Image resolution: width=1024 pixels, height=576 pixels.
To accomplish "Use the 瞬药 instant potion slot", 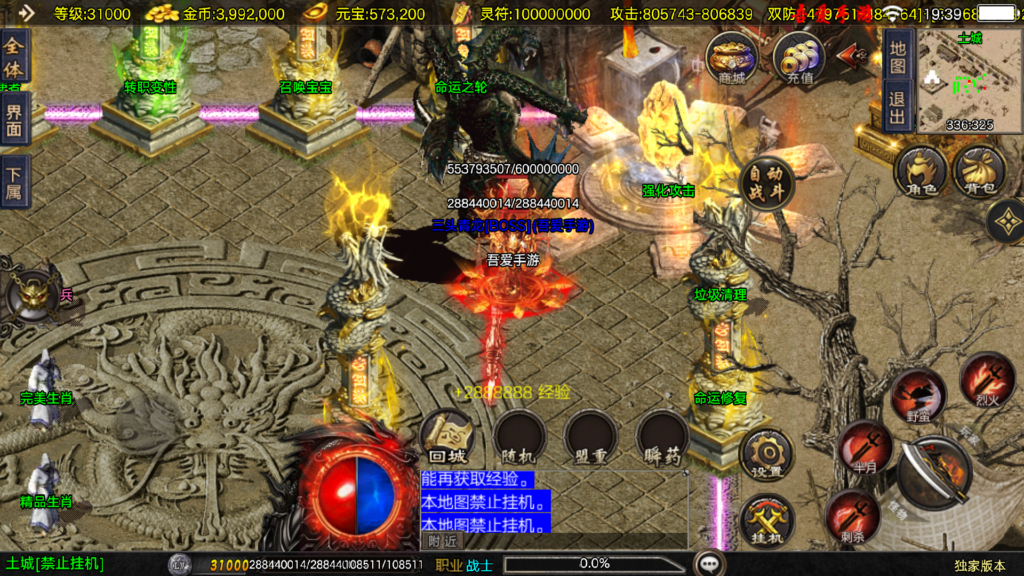I will 662,437.
